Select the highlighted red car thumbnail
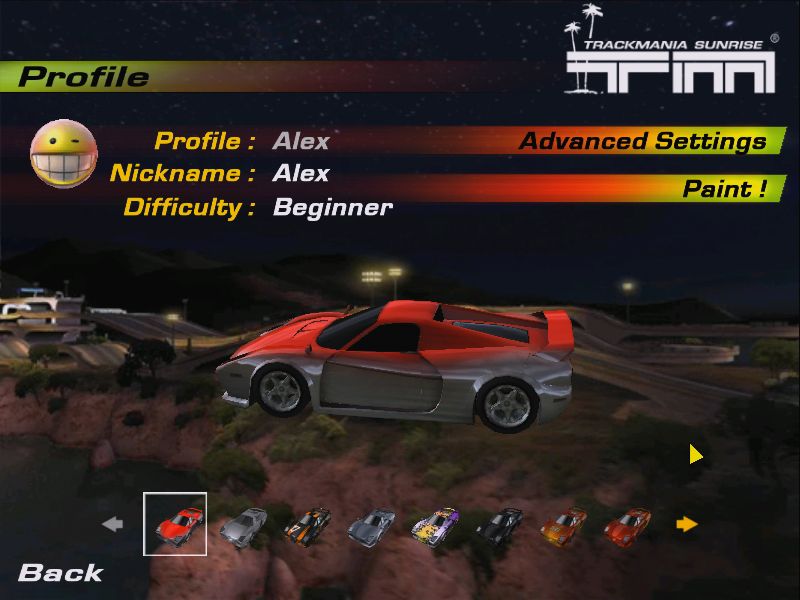800x600 pixels. pyautogui.click(x=176, y=523)
